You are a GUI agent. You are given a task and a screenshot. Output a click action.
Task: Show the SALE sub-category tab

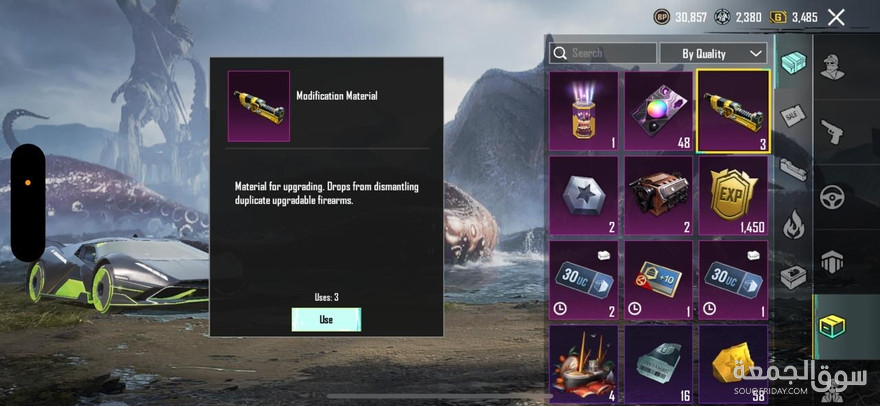(x=792, y=118)
